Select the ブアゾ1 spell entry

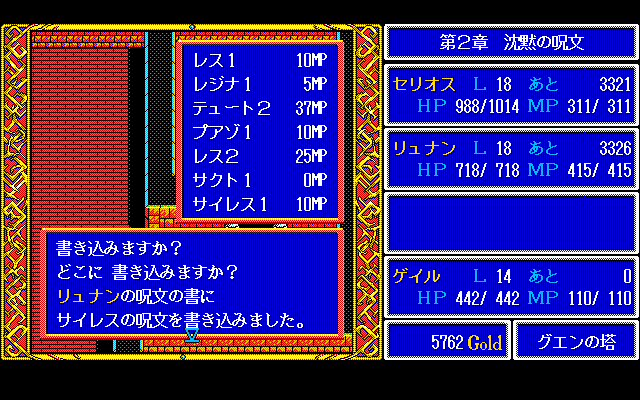click(x=258, y=133)
